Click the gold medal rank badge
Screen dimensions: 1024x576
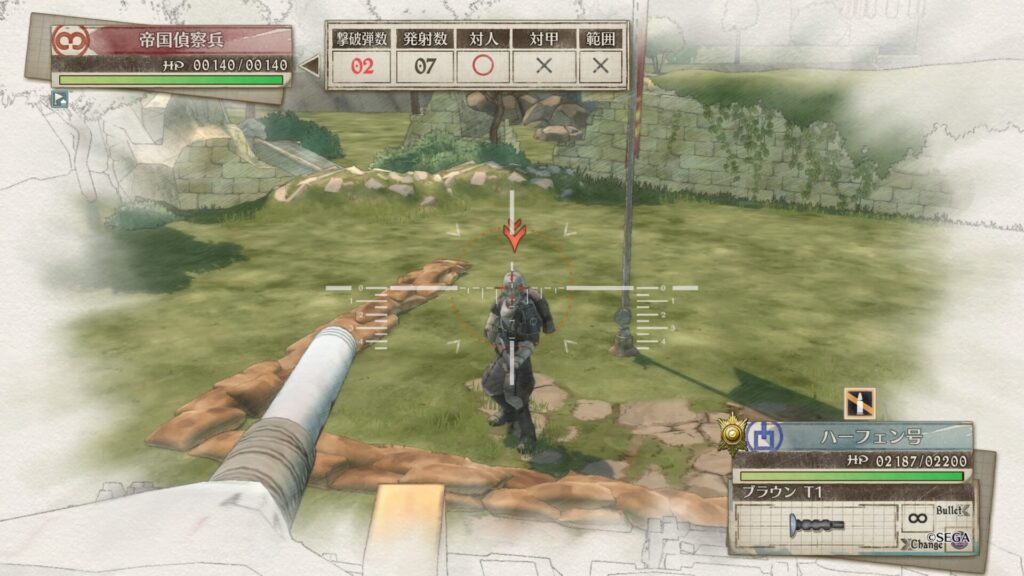pyautogui.click(x=731, y=431)
